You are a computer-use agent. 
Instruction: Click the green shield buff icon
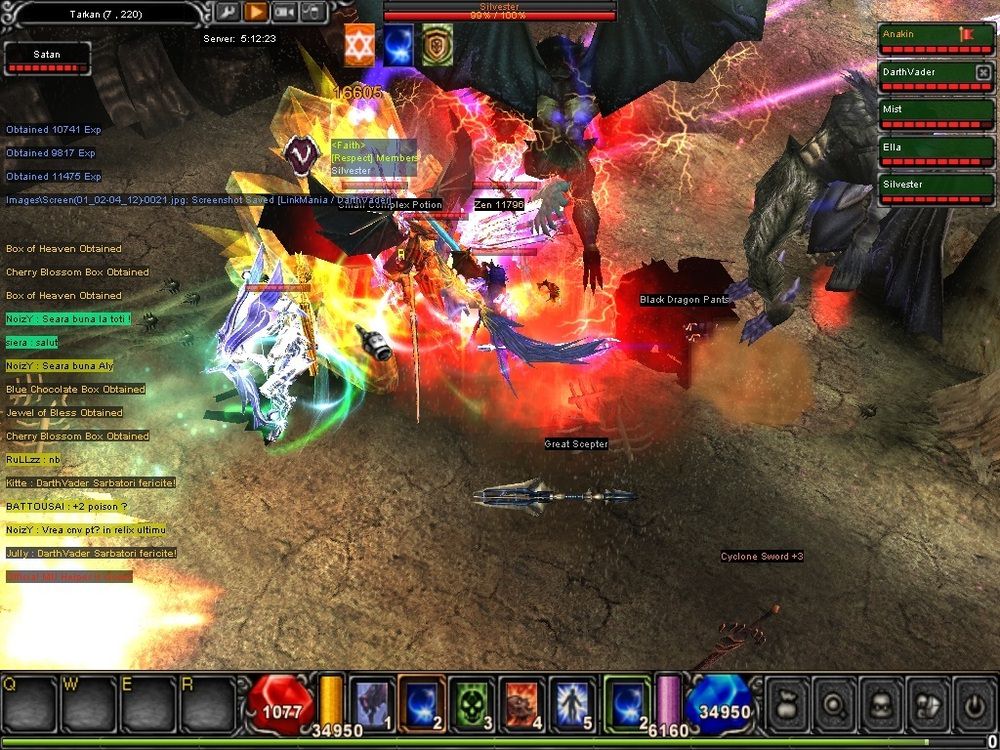pyautogui.click(x=436, y=46)
